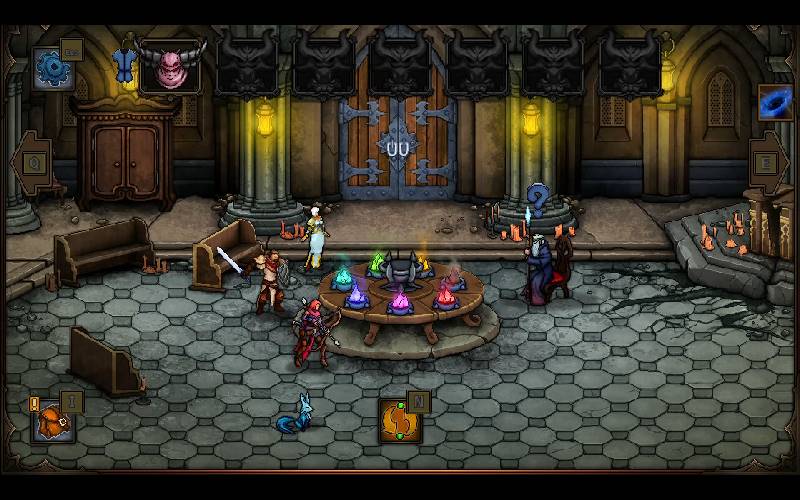Select the pink horned boss portrait
The image size is (800, 500).
(171, 66)
